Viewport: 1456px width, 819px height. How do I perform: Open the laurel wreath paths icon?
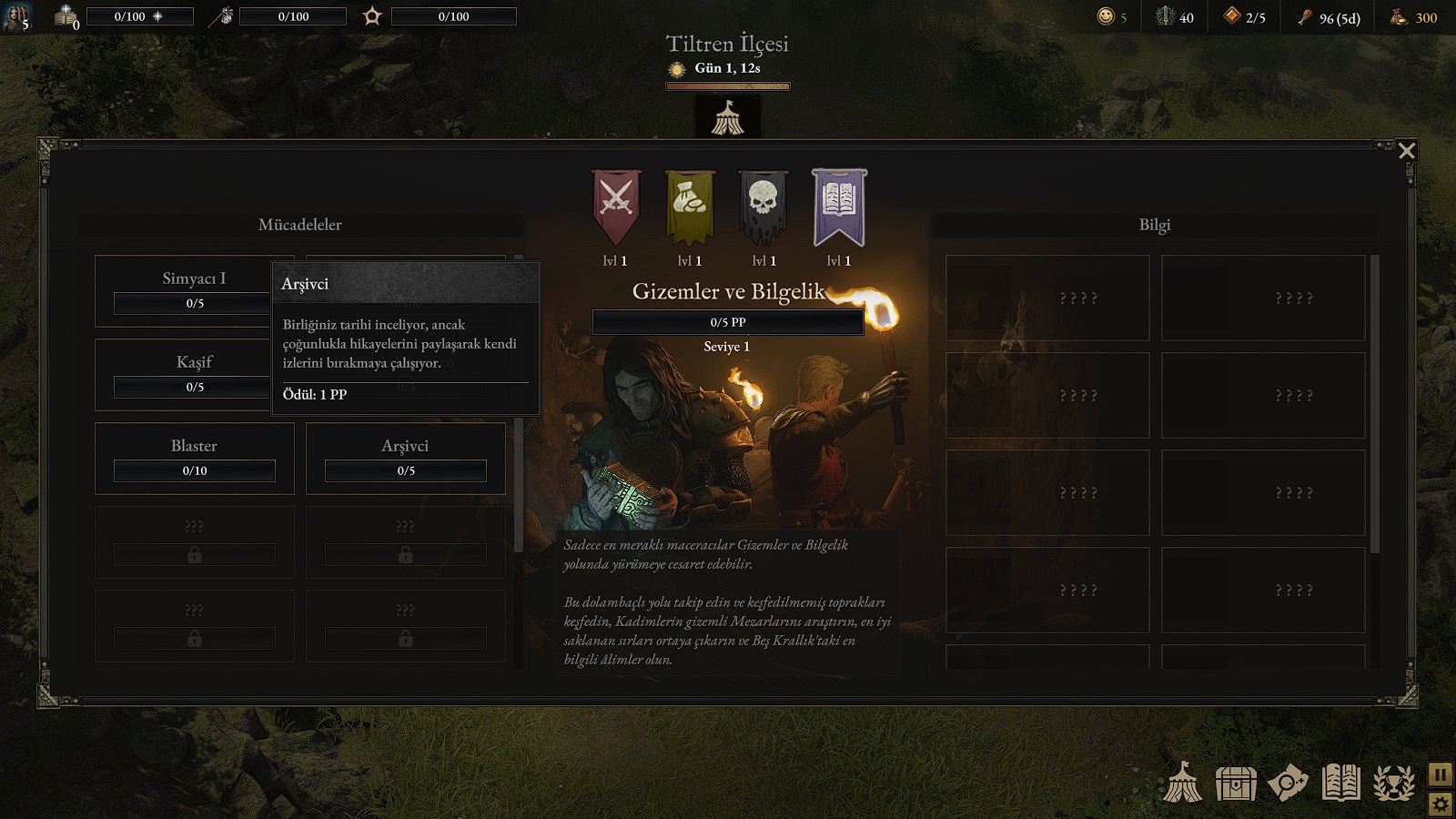[1393, 783]
